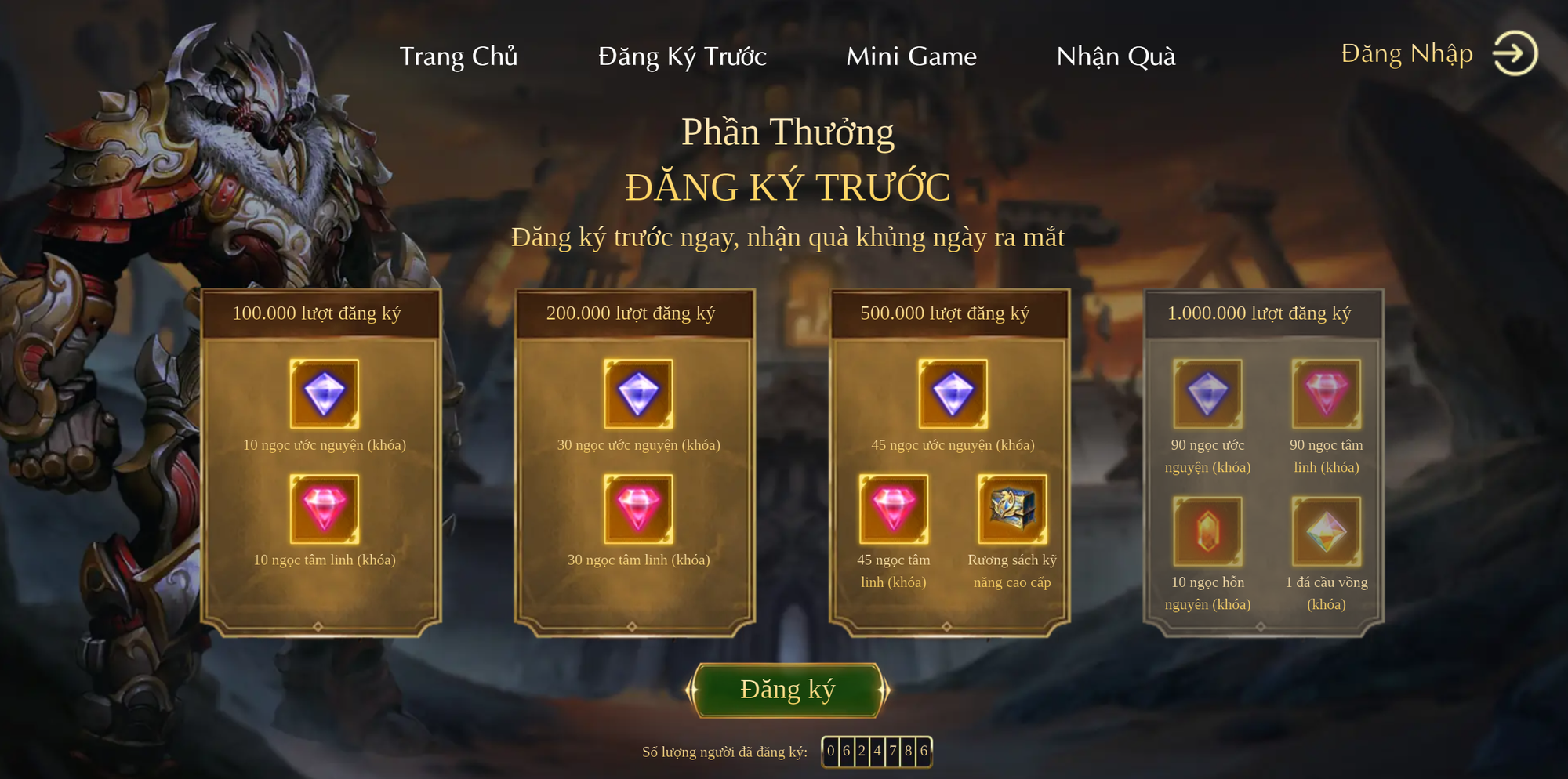
Task: Switch to the Đăng Ký Trước section
Action: pyautogui.click(x=681, y=56)
